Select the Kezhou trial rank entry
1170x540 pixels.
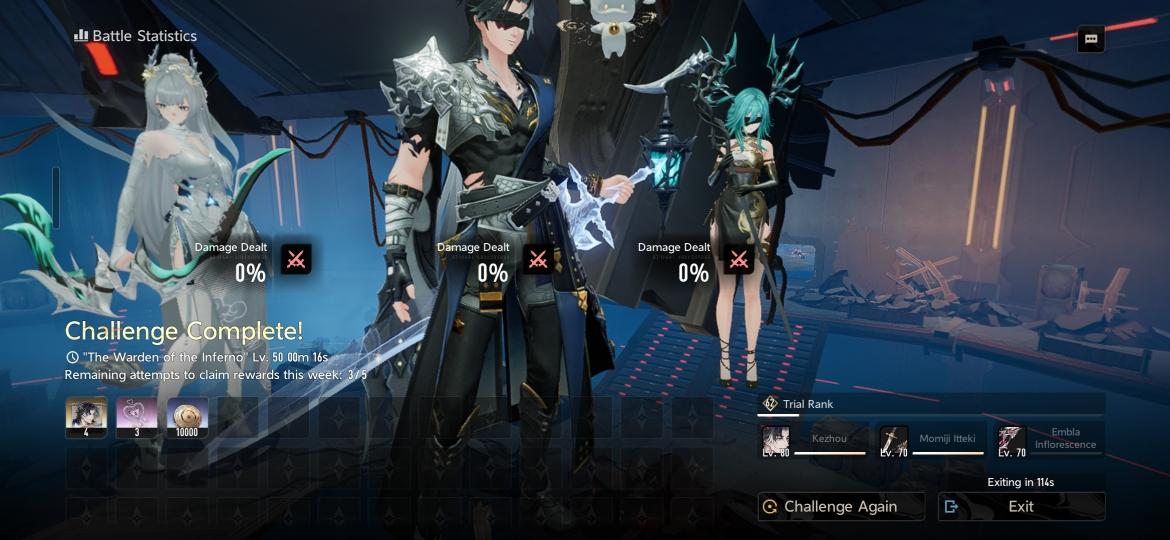click(x=813, y=440)
